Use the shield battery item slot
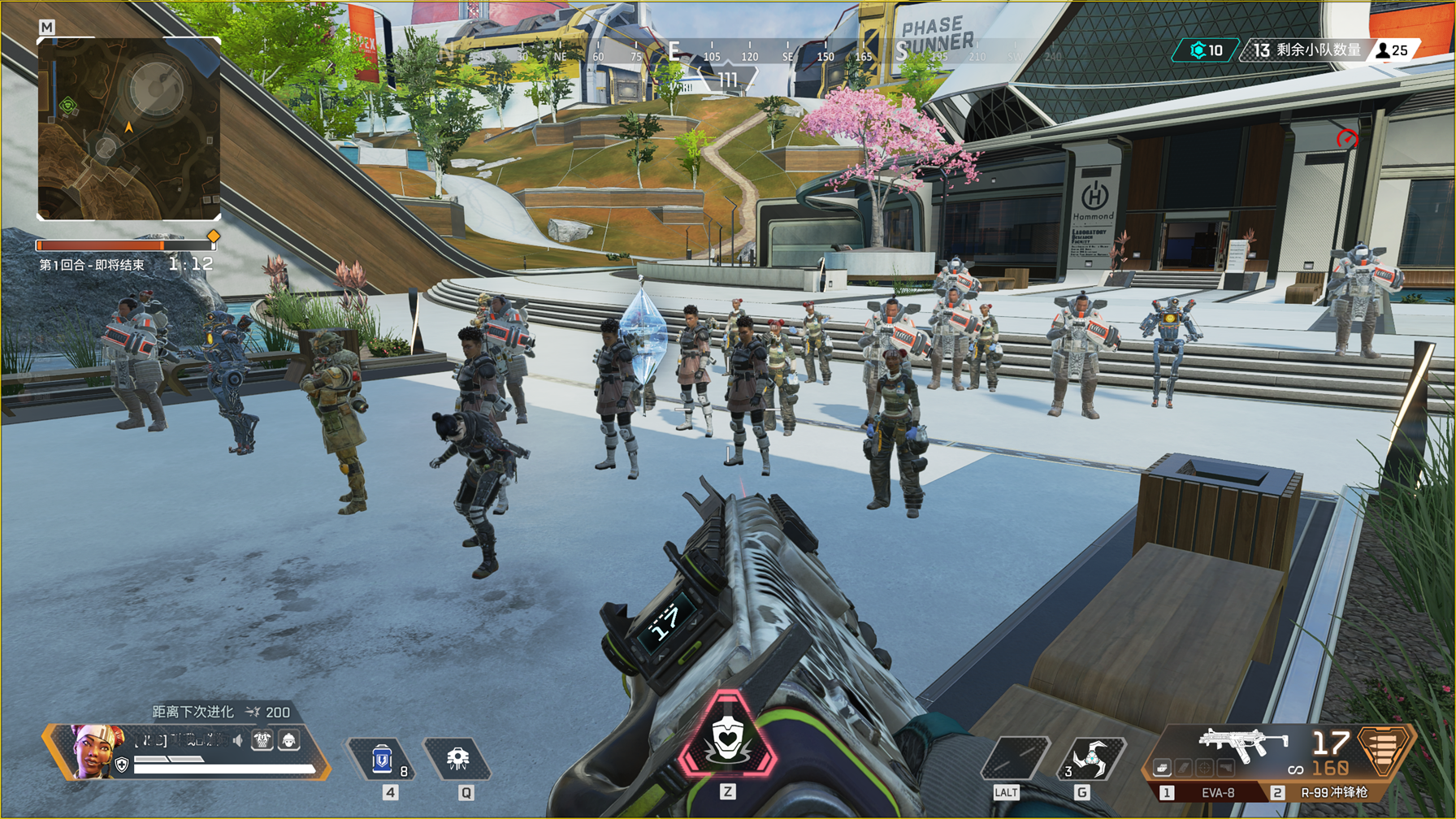The height and width of the screenshot is (819, 1456). pos(383,760)
